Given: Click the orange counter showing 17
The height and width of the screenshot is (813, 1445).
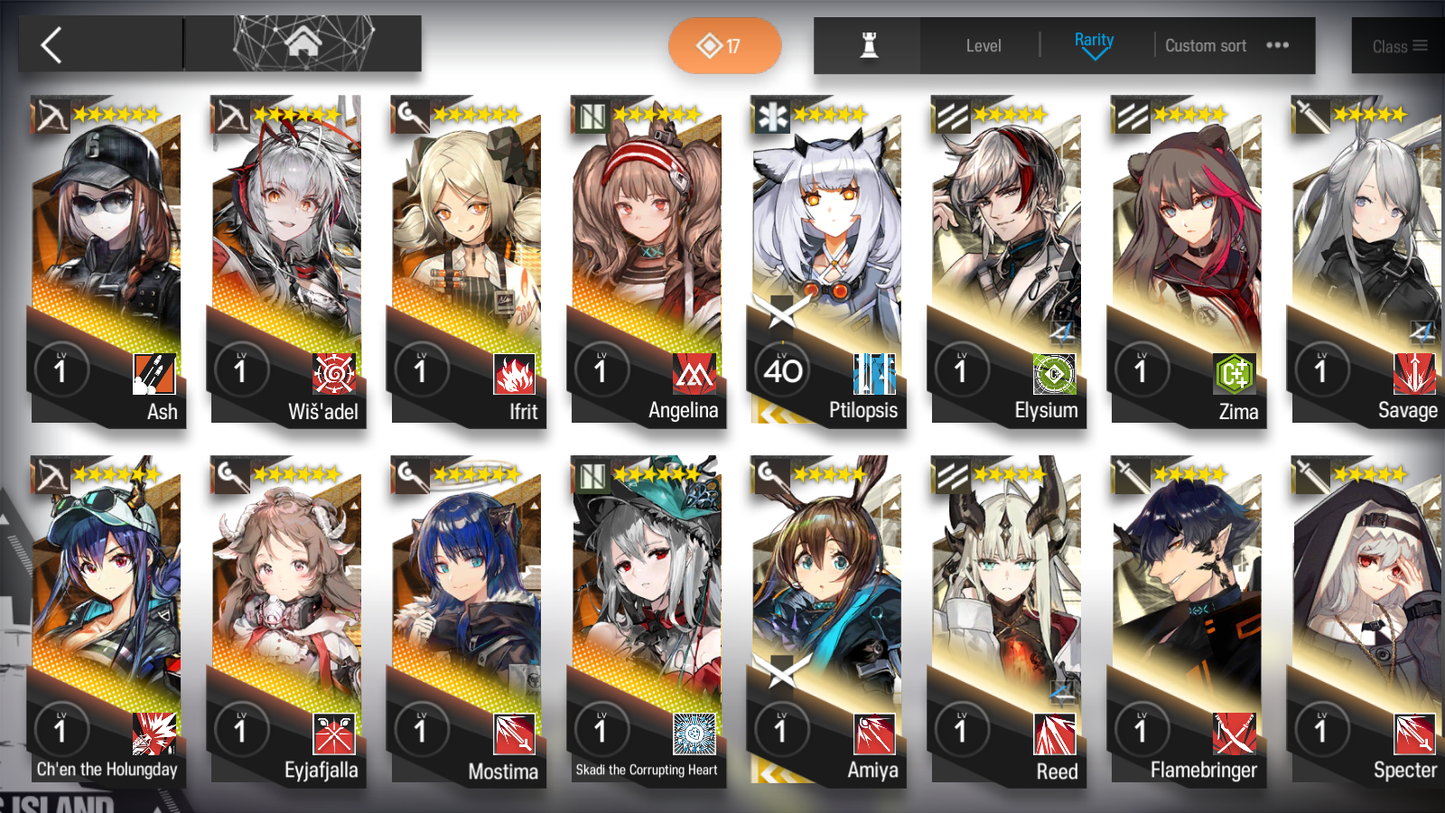Looking at the screenshot, I should (724, 45).
